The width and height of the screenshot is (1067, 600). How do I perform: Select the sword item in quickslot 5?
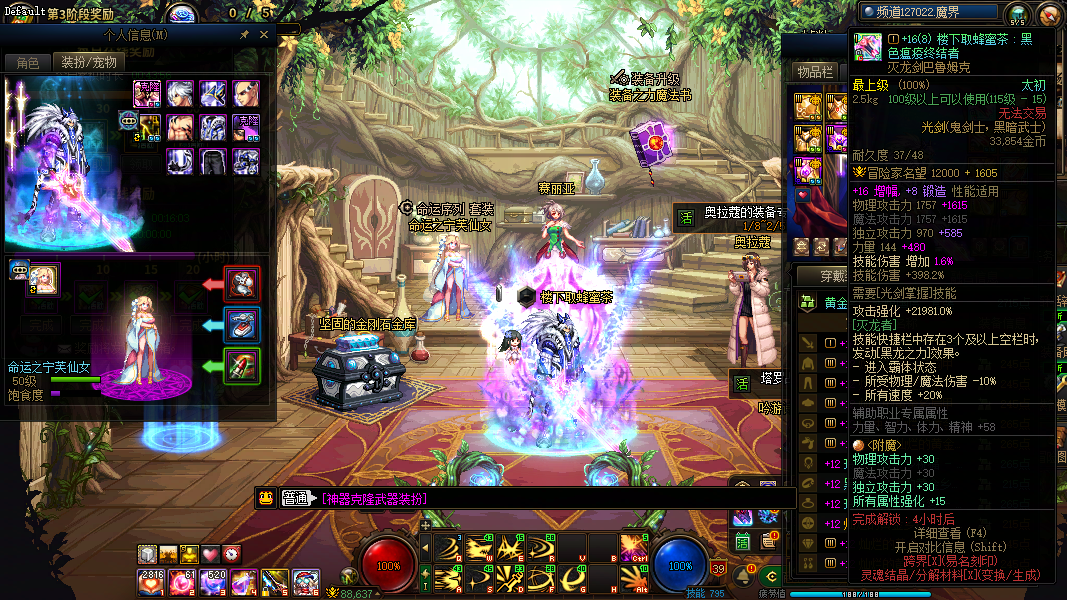[x=275, y=581]
